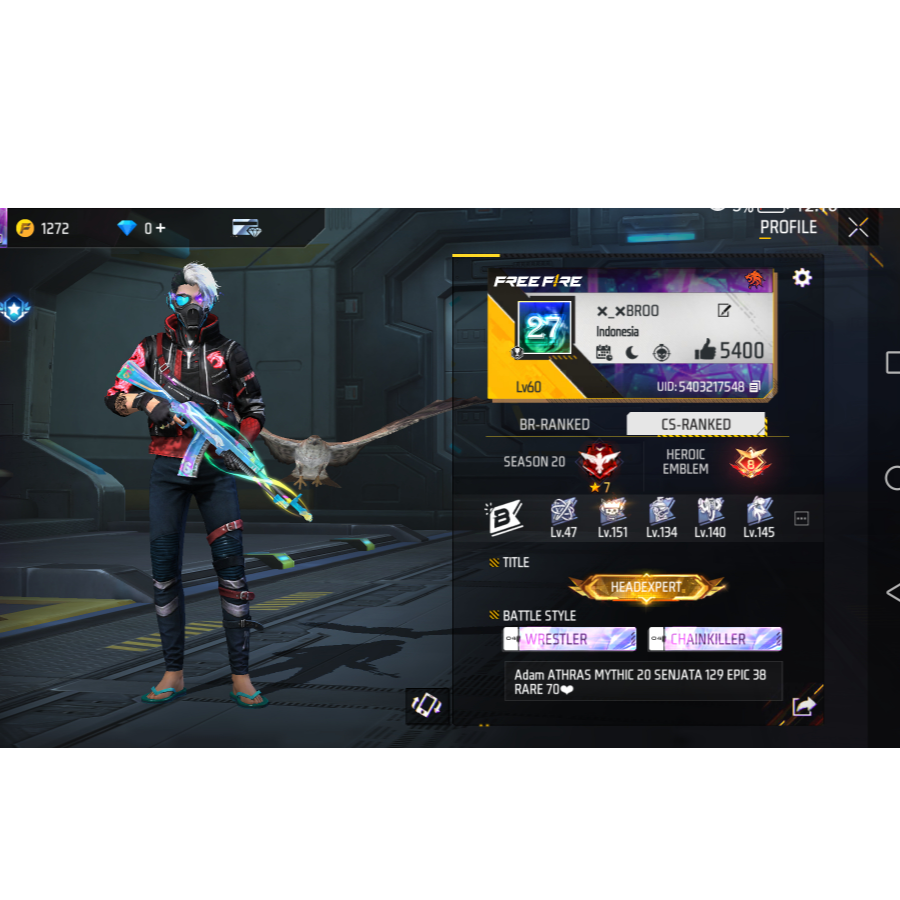Expand more badges with three-dot button

point(801,518)
